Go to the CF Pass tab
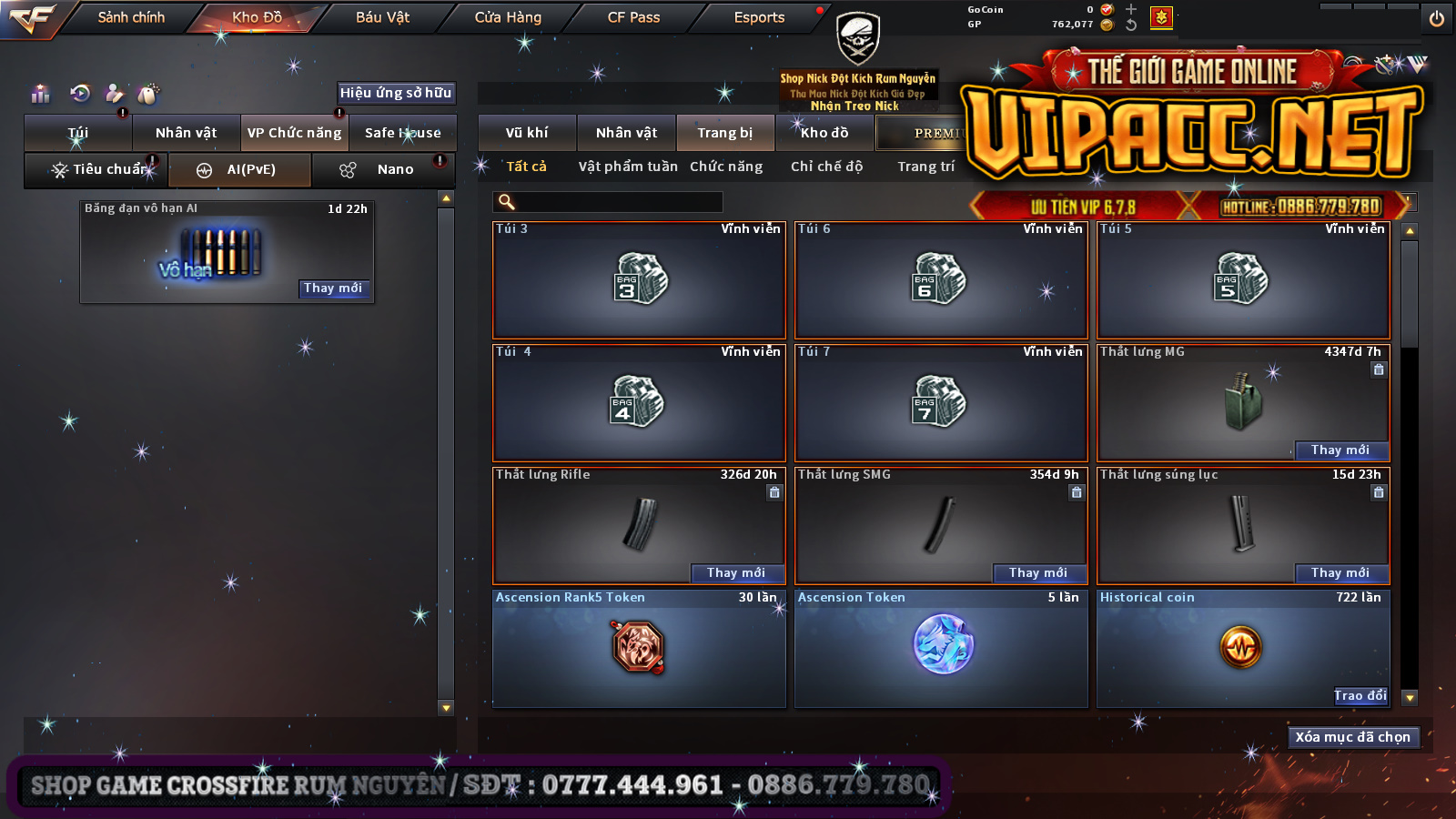The image size is (1456, 819). 633,17
